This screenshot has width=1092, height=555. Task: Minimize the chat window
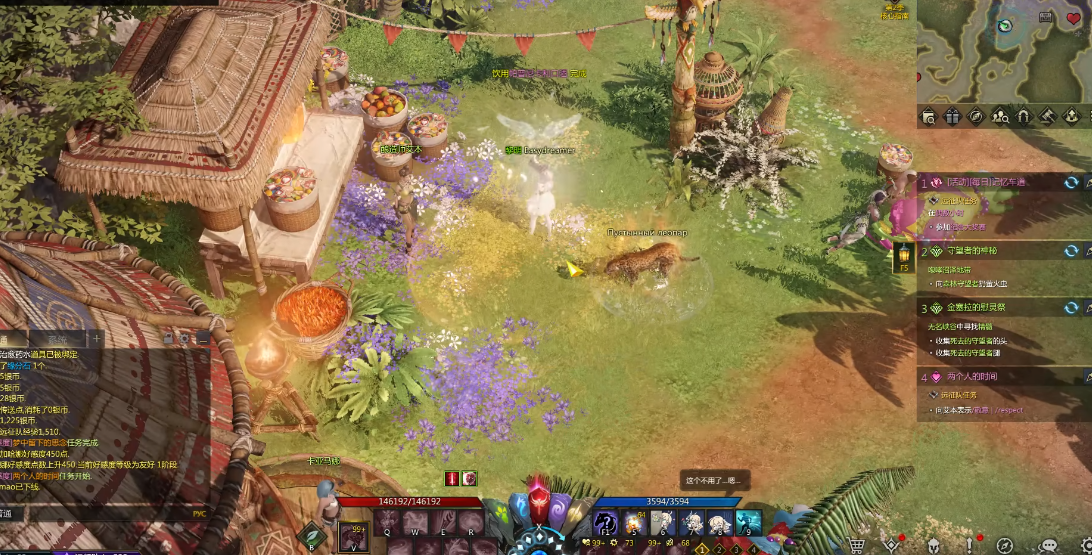click(202, 339)
